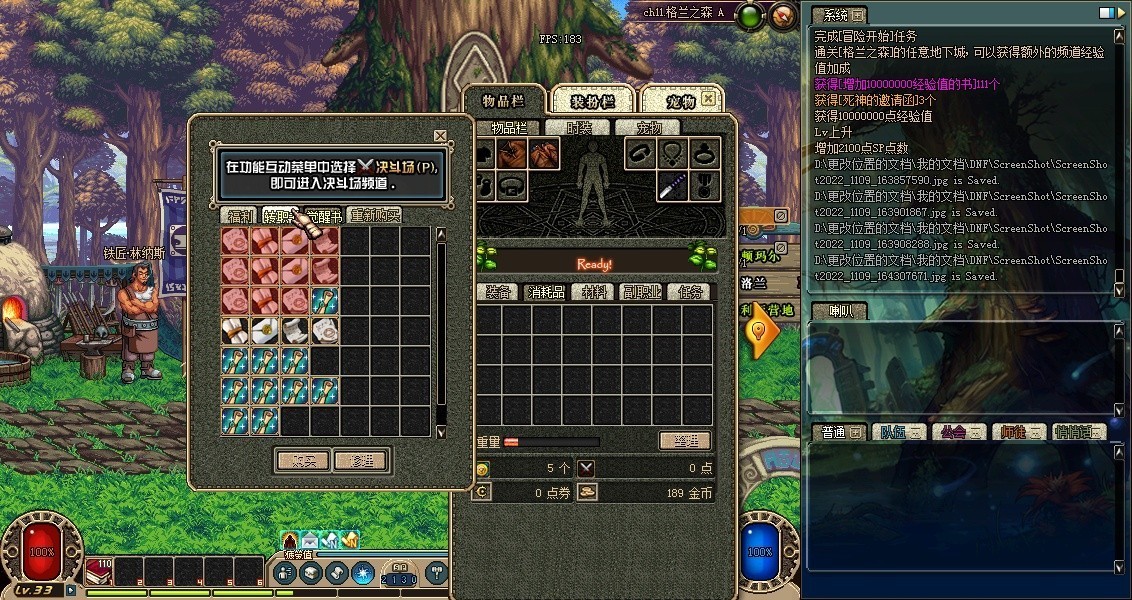Screen dimensions: 1132x600
Task: Open the 副职业 inventory category
Action: pyautogui.click(x=642, y=292)
